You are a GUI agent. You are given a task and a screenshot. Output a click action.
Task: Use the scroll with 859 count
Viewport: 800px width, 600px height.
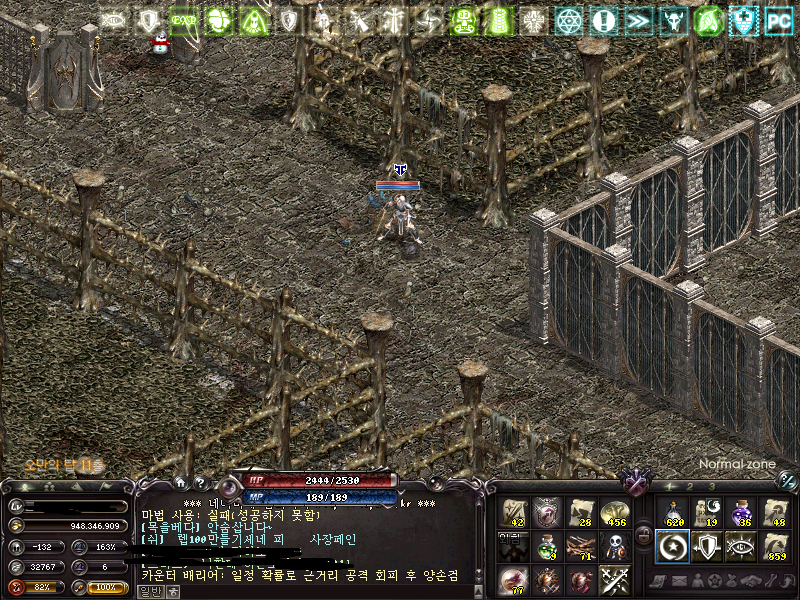pos(775,547)
